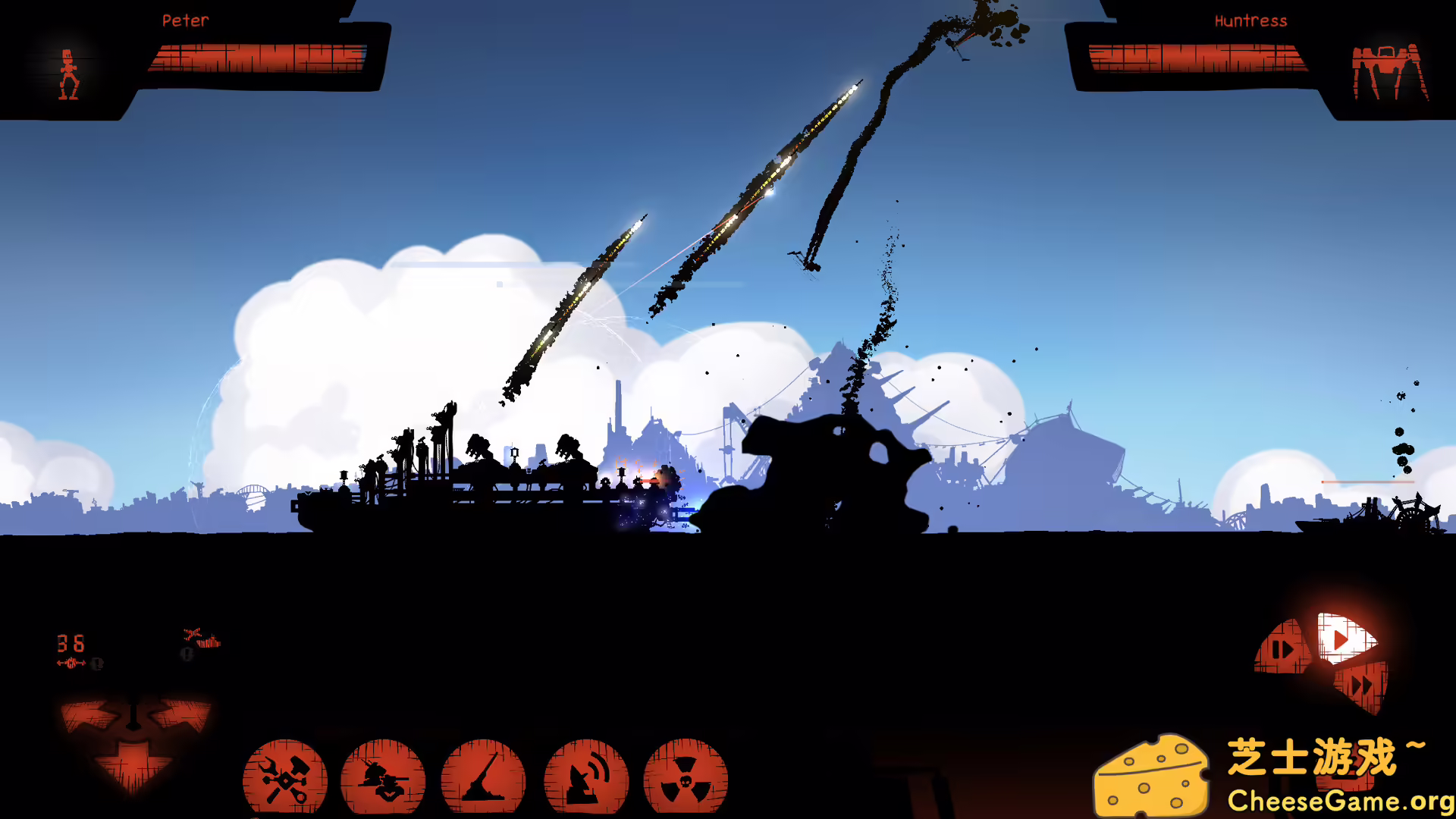Screen dimensions: 1456x819
Task: Click the resource counter reading 36
Action: pyautogui.click(x=70, y=645)
